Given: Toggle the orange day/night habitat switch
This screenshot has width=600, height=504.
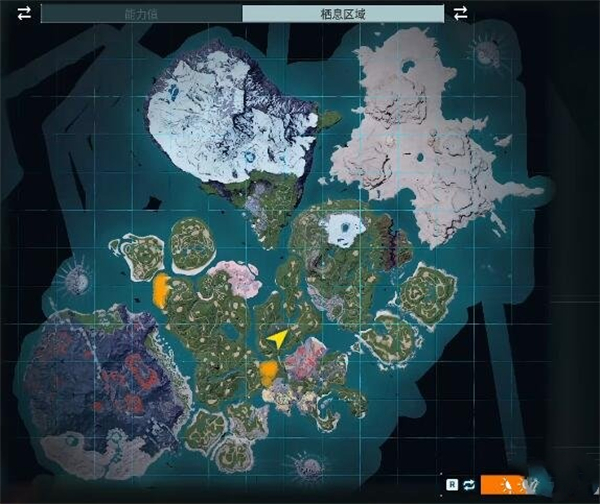Looking at the screenshot, I should 504,485.
